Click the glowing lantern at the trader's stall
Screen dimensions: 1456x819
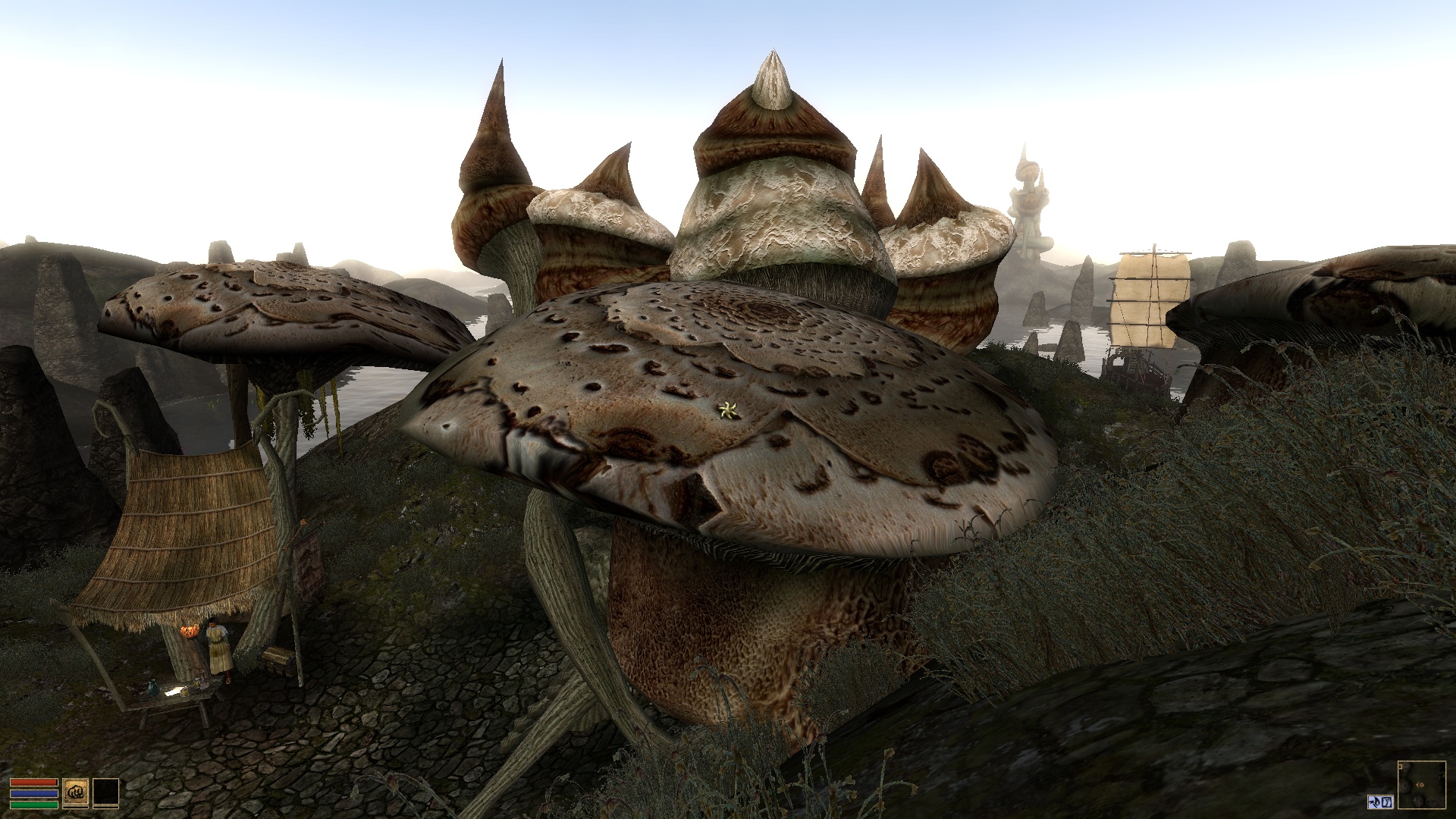pyautogui.click(x=190, y=630)
